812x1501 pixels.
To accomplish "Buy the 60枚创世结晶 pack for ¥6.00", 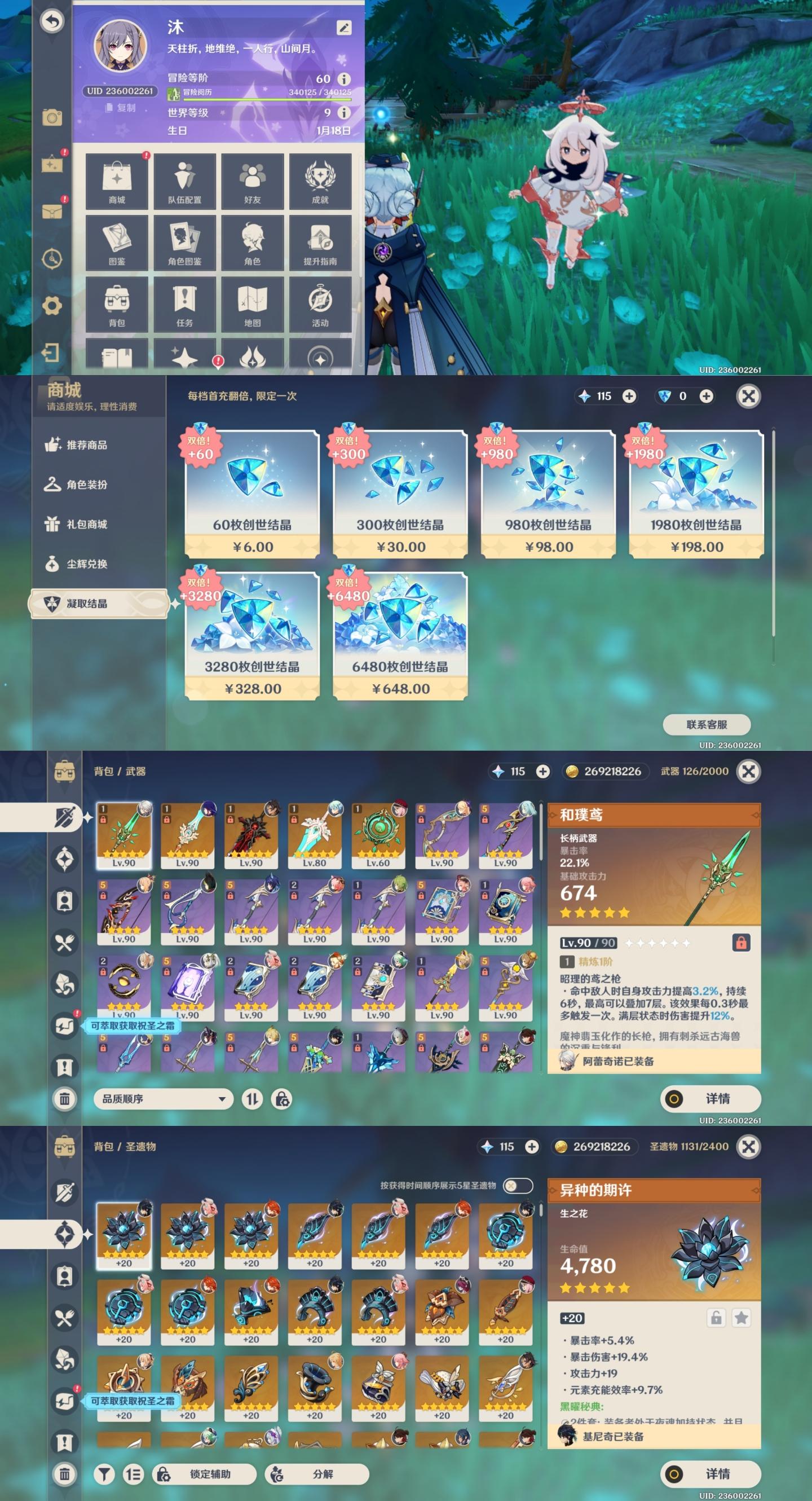I will click(x=252, y=494).
